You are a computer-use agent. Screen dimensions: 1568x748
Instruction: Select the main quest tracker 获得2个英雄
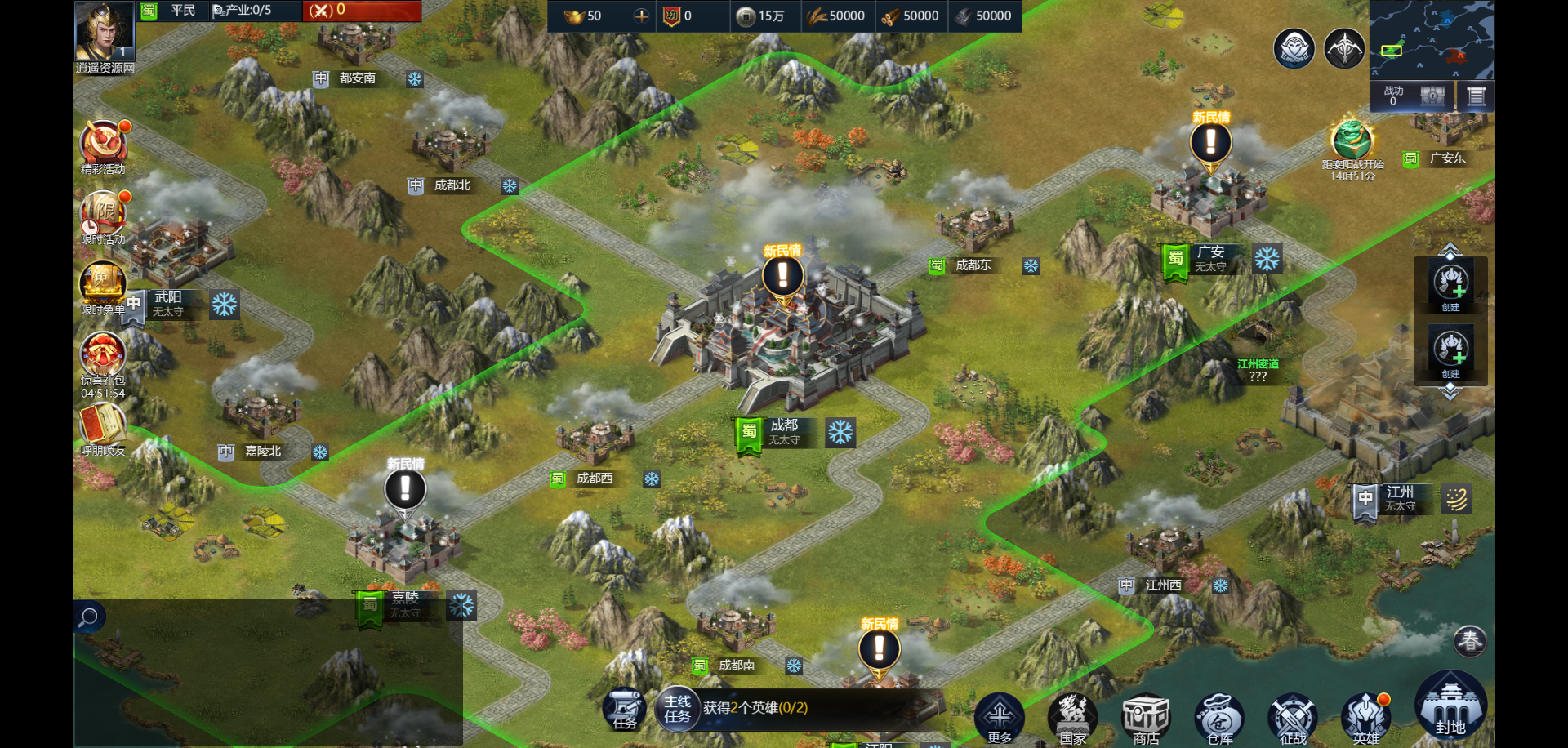click(x=755, y=708)
